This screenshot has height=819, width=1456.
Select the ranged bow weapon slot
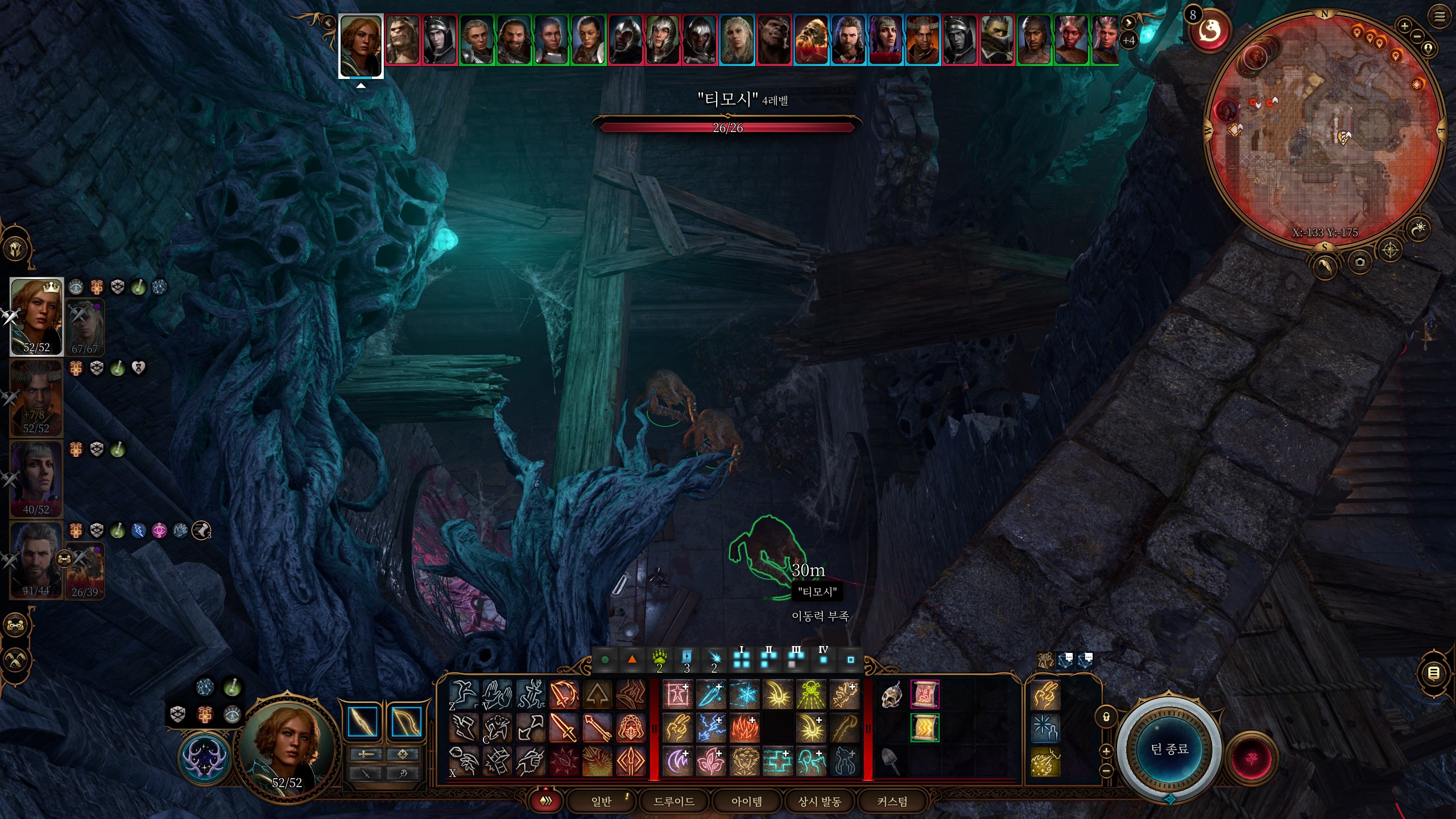[x=406, y=722]
